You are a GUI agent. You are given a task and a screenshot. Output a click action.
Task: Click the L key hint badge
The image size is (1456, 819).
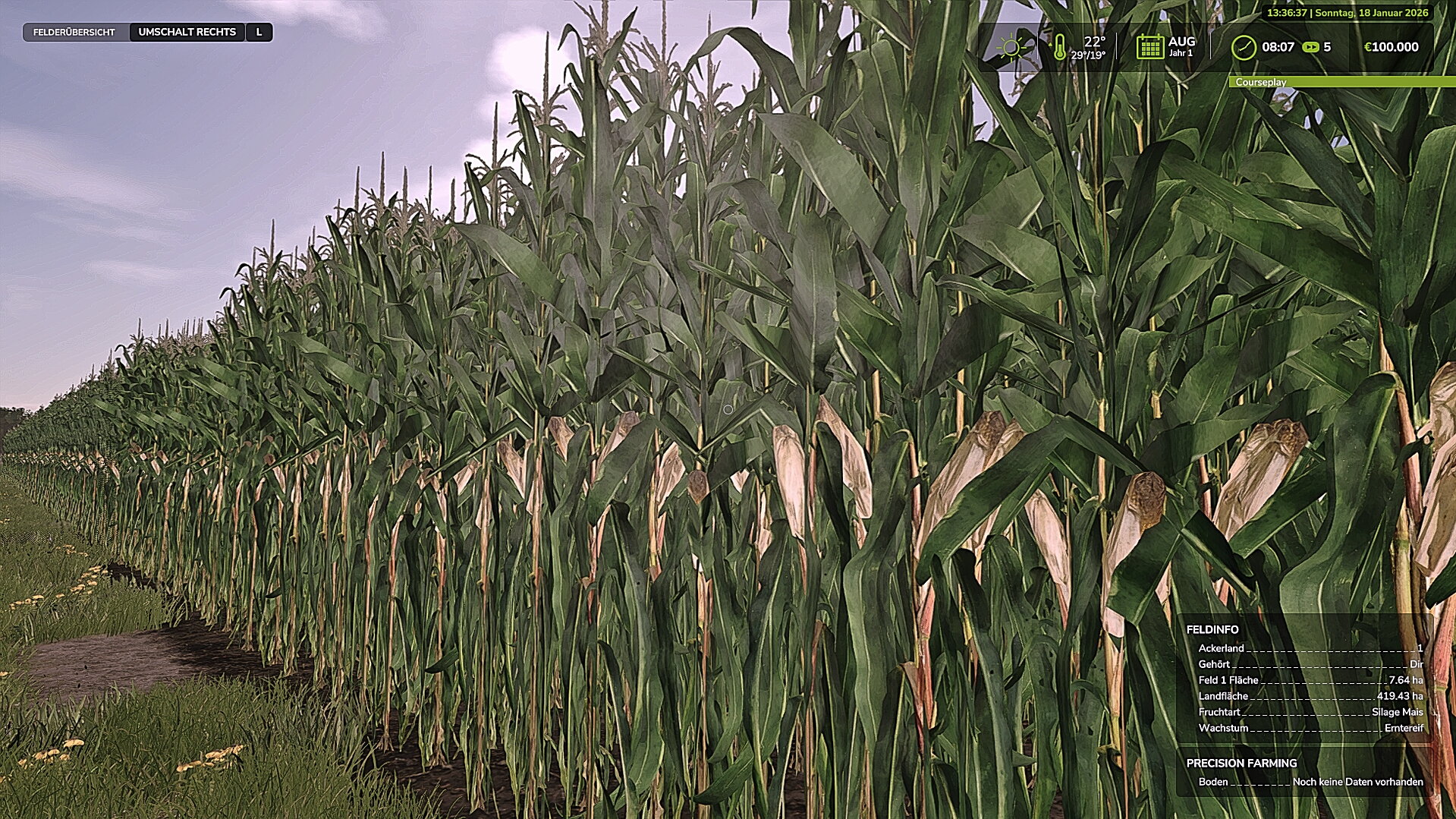coord(258,33)
